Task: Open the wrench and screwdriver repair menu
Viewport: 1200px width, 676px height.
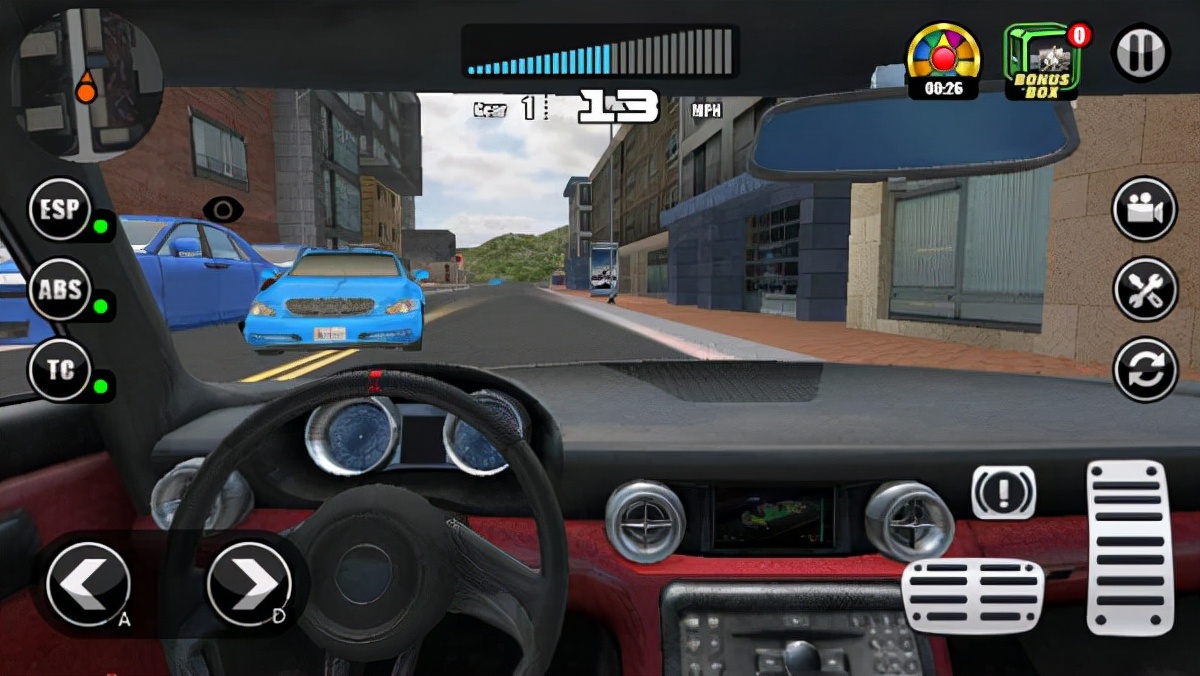Action: tap(1145, 290)
